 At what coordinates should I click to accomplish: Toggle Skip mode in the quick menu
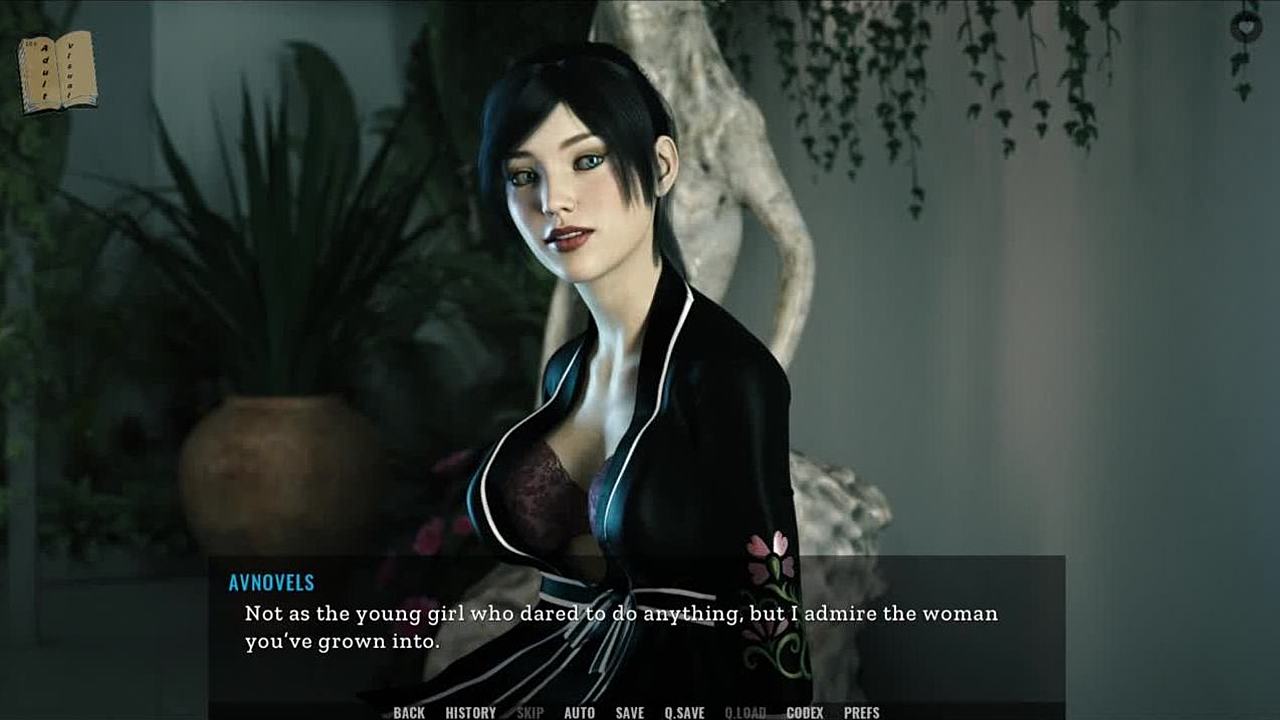pyautogui.click(x=530, y=712)
